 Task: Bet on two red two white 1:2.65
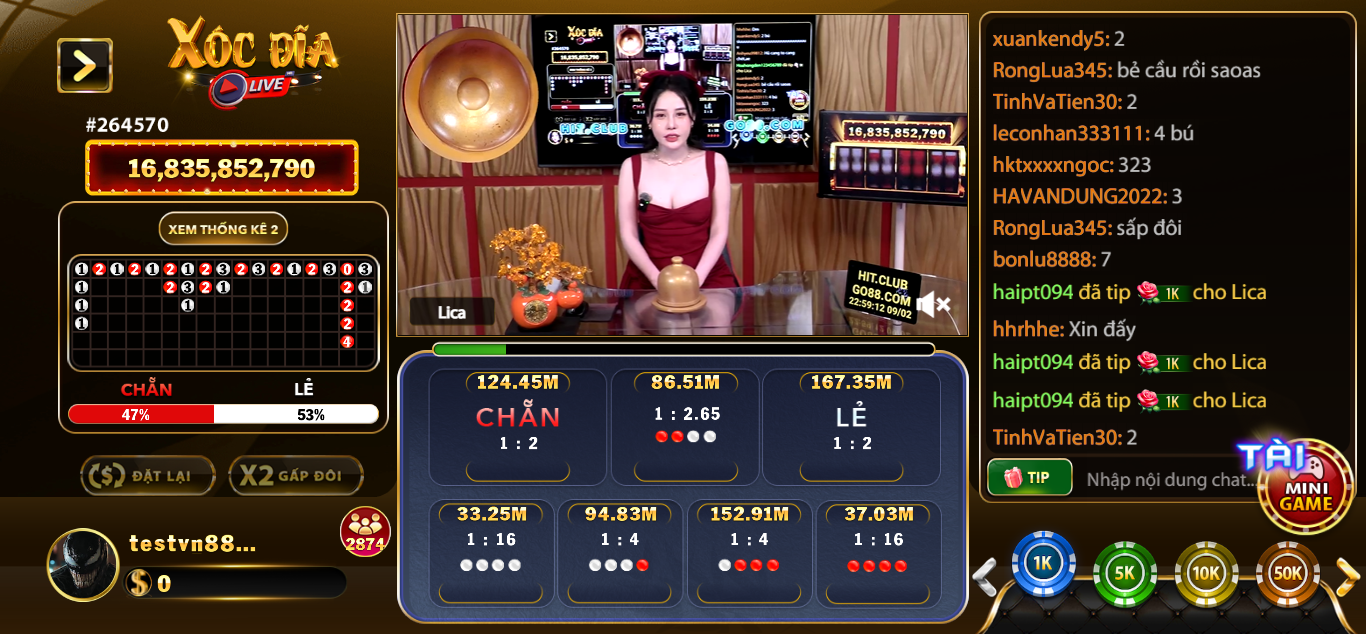686,425
